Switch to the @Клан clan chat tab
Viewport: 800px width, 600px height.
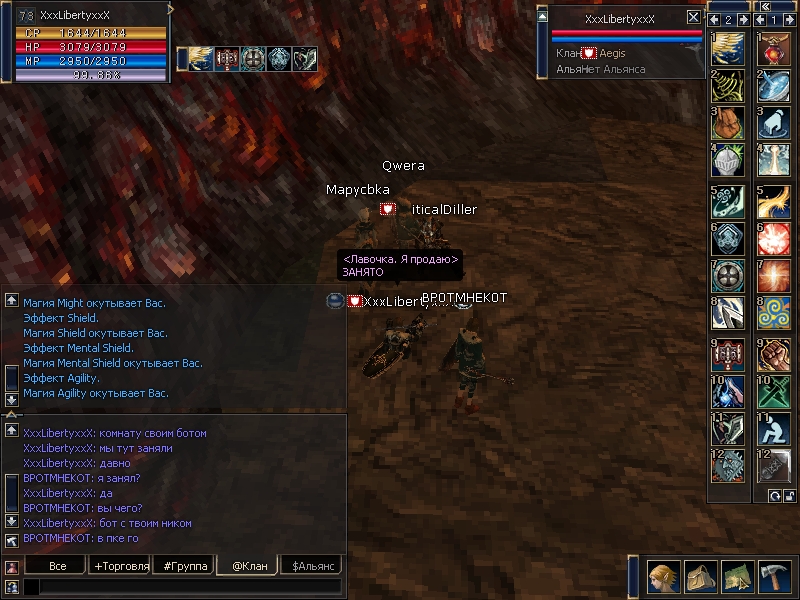coord(247,566)
